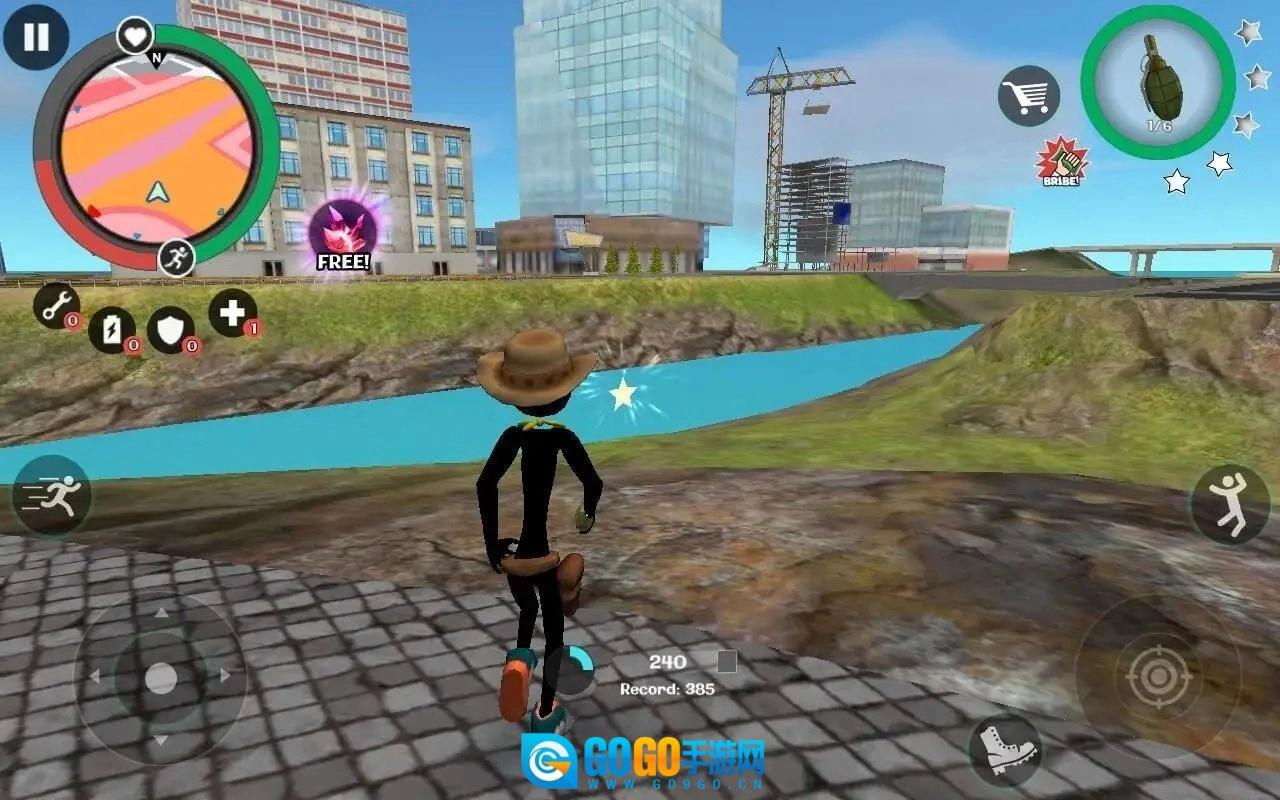This screenshot has height=800, width=1280.
Task: Open the circular minimap
Action: [155, 147]
